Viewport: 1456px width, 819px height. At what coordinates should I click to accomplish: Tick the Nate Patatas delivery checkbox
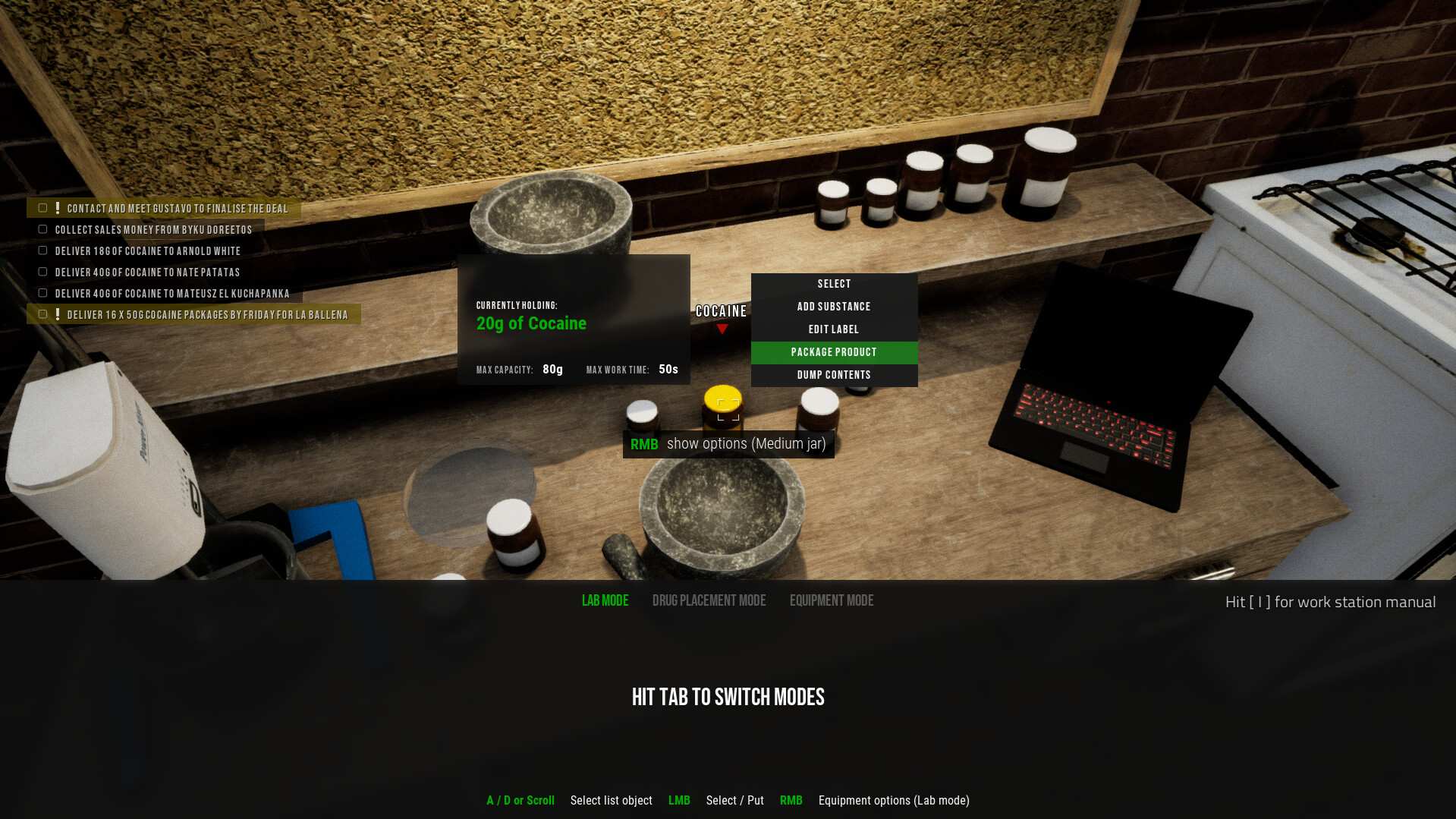pyautogui.click(x=42, y=270)
